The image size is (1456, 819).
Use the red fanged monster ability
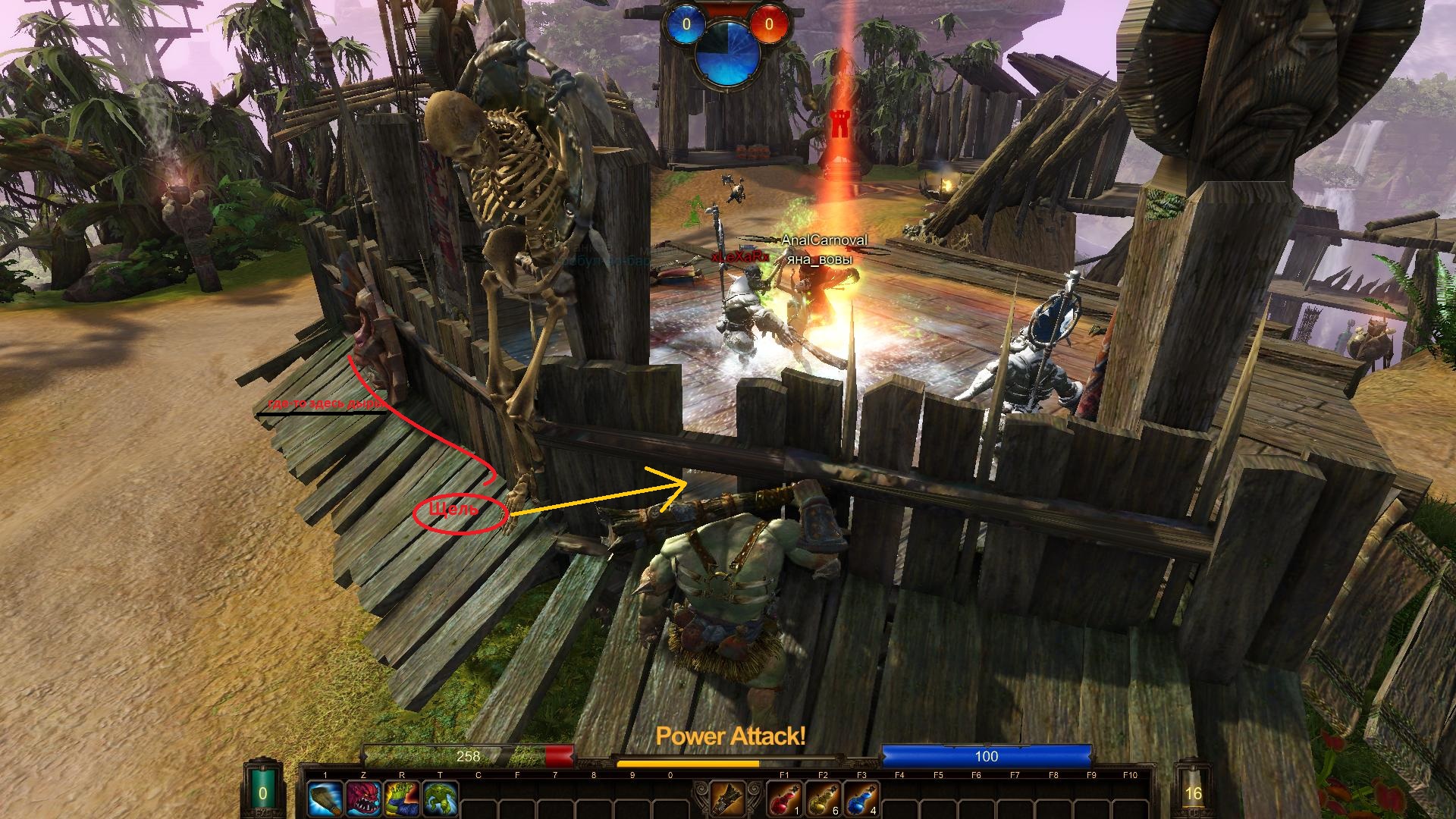[x=364, y=799]
